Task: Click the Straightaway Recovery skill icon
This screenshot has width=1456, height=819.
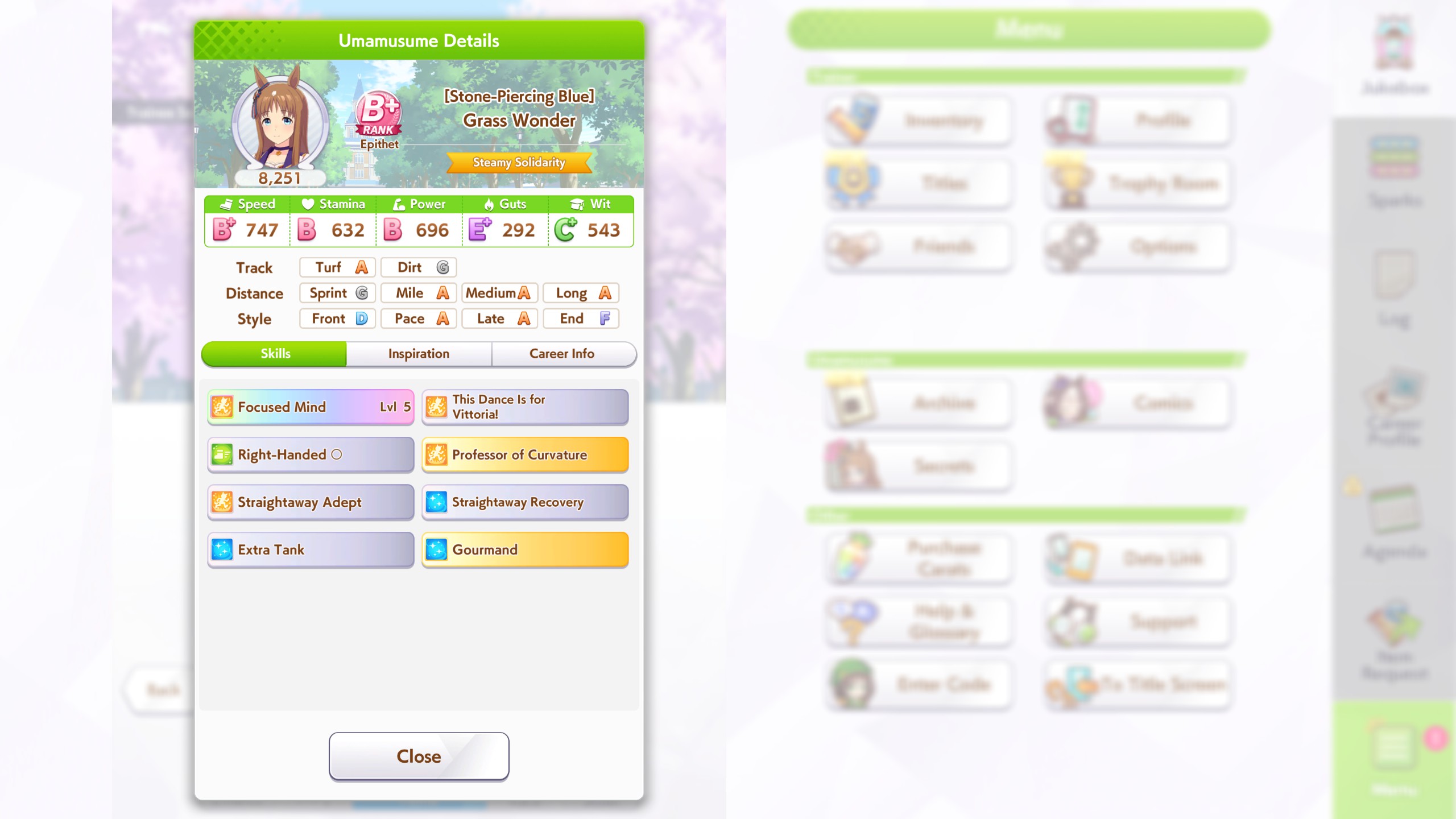Action: tap(436, 502)
